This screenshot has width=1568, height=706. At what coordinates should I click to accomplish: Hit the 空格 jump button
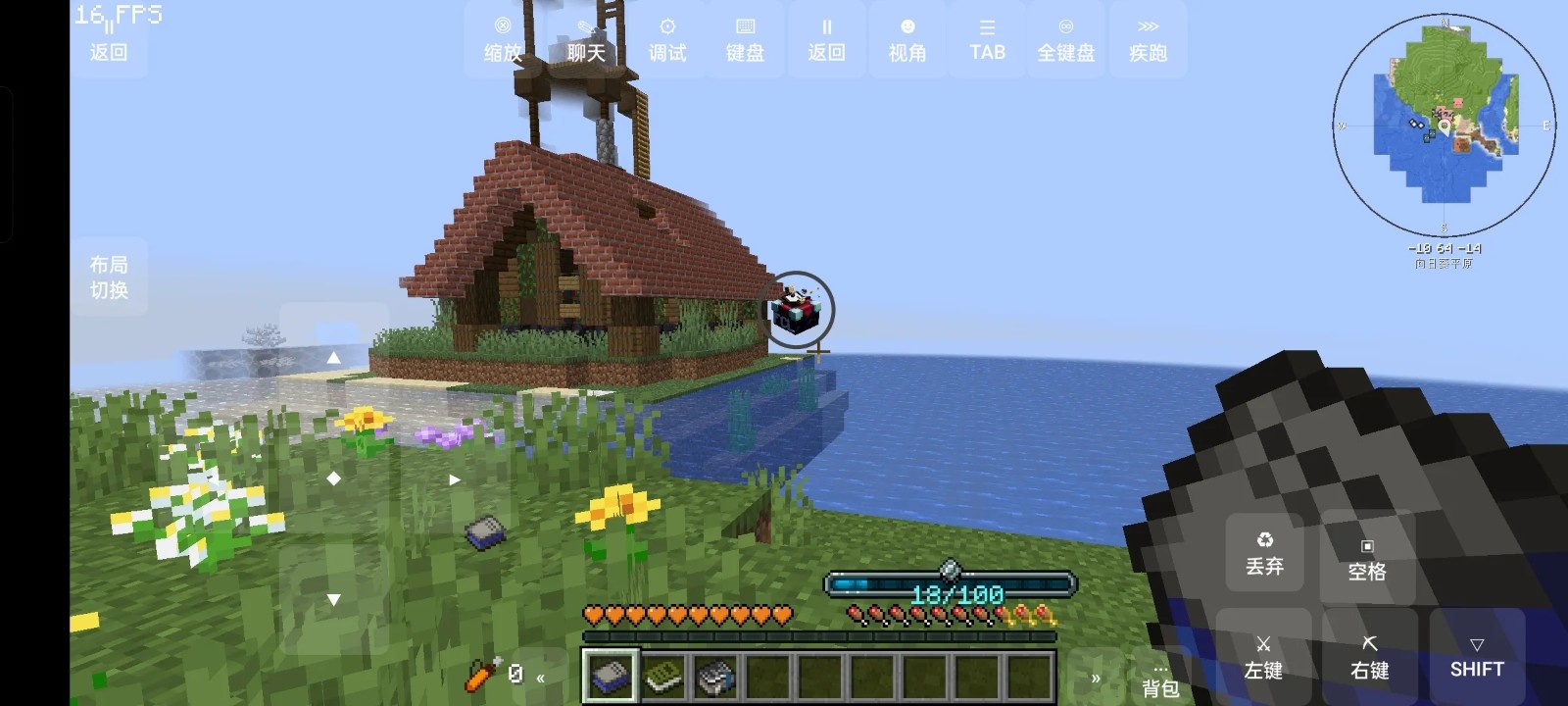pos(1366,559)
